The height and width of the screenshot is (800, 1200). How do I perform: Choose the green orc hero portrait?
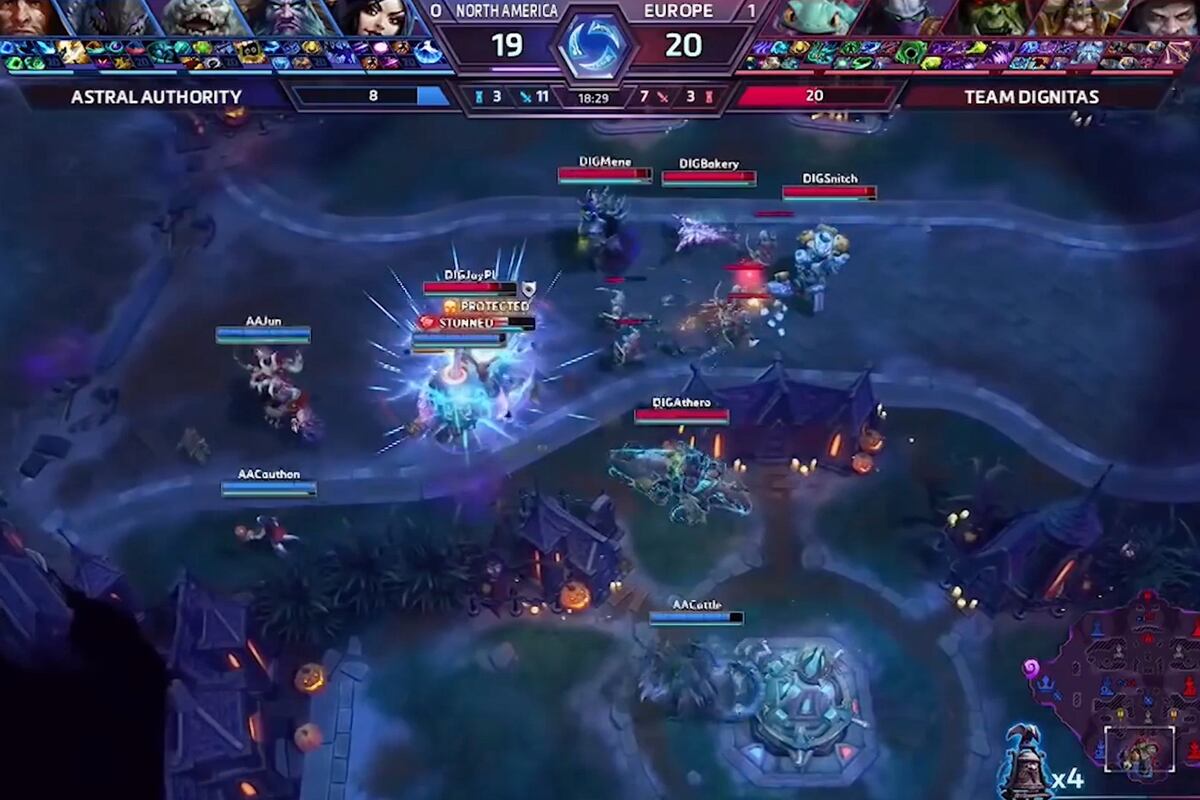(x=996, y=17)
